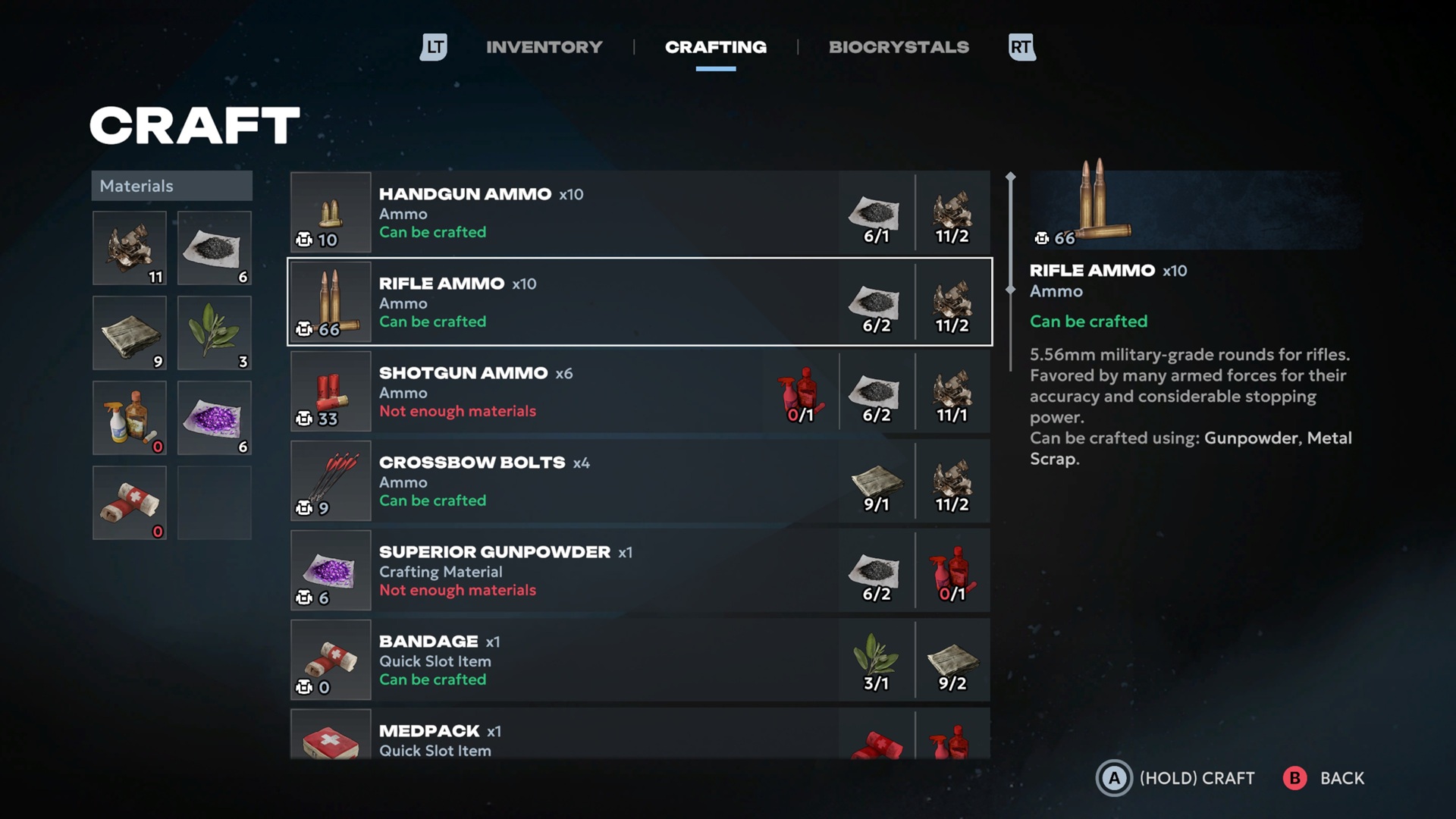Switch to the Inventory tab

tap(544, 47)
